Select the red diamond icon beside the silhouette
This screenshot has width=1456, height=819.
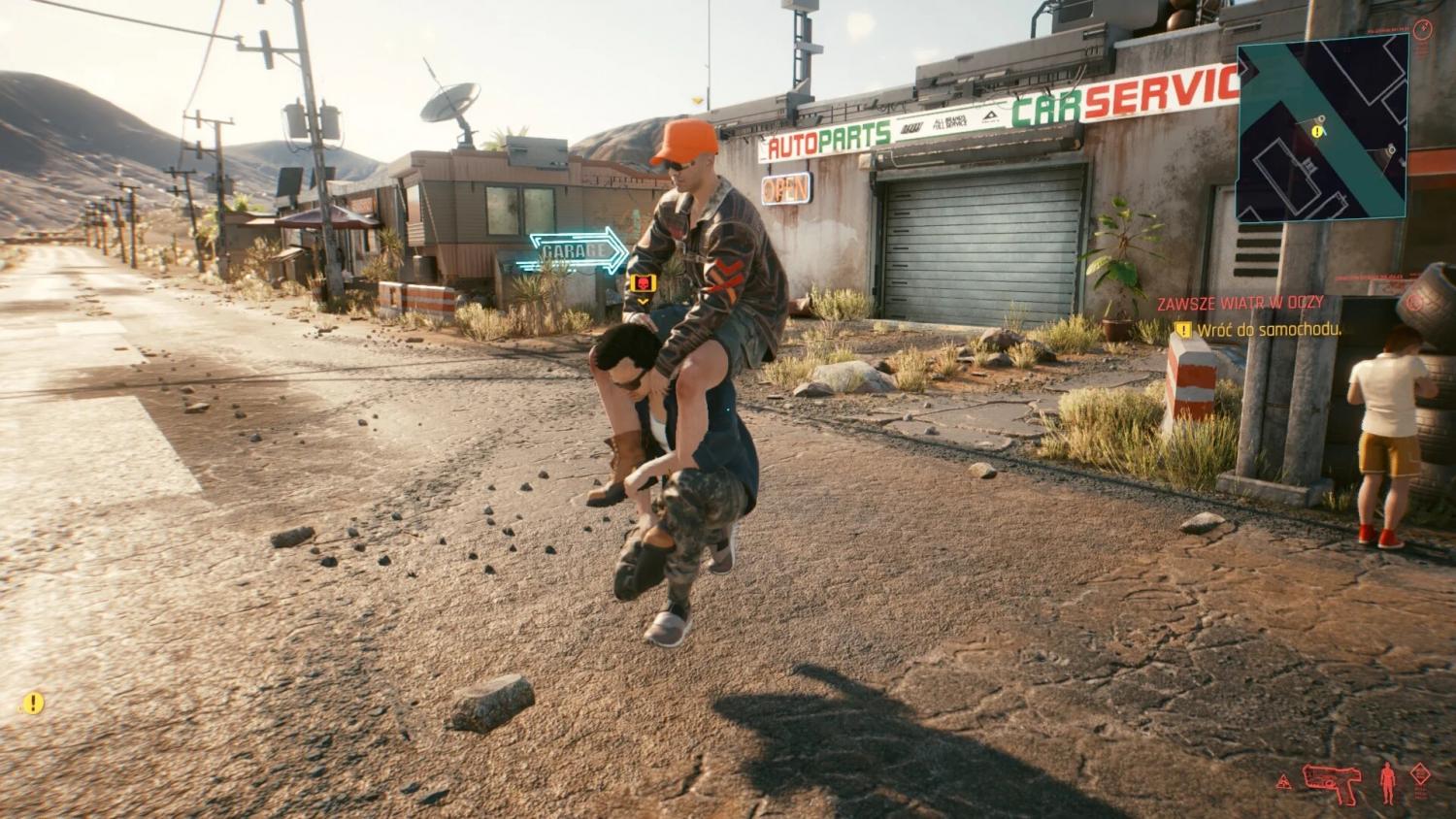click(1421, 775)
